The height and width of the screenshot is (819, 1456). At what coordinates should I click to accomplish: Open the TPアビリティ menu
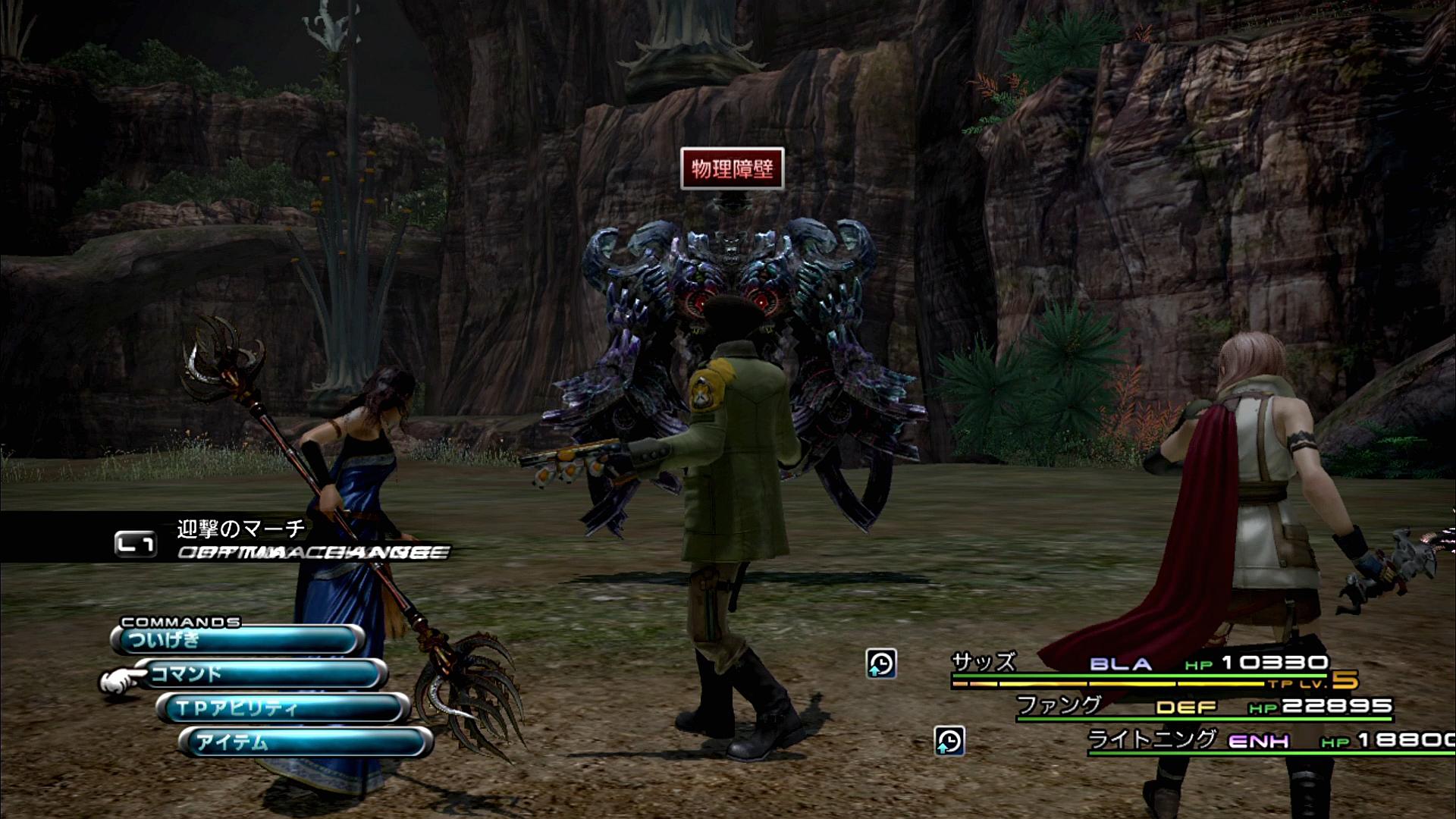pyautogui.click(x=282, y=708)
